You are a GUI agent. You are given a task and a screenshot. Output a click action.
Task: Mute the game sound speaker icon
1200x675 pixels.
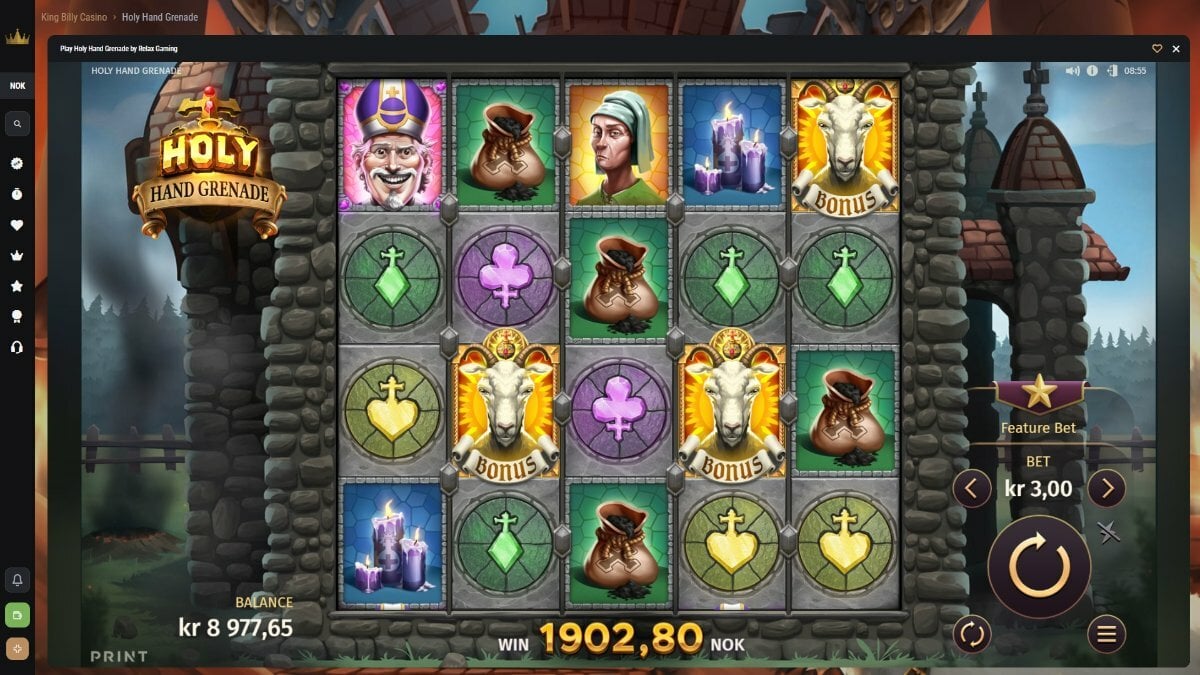[1073, 71]
